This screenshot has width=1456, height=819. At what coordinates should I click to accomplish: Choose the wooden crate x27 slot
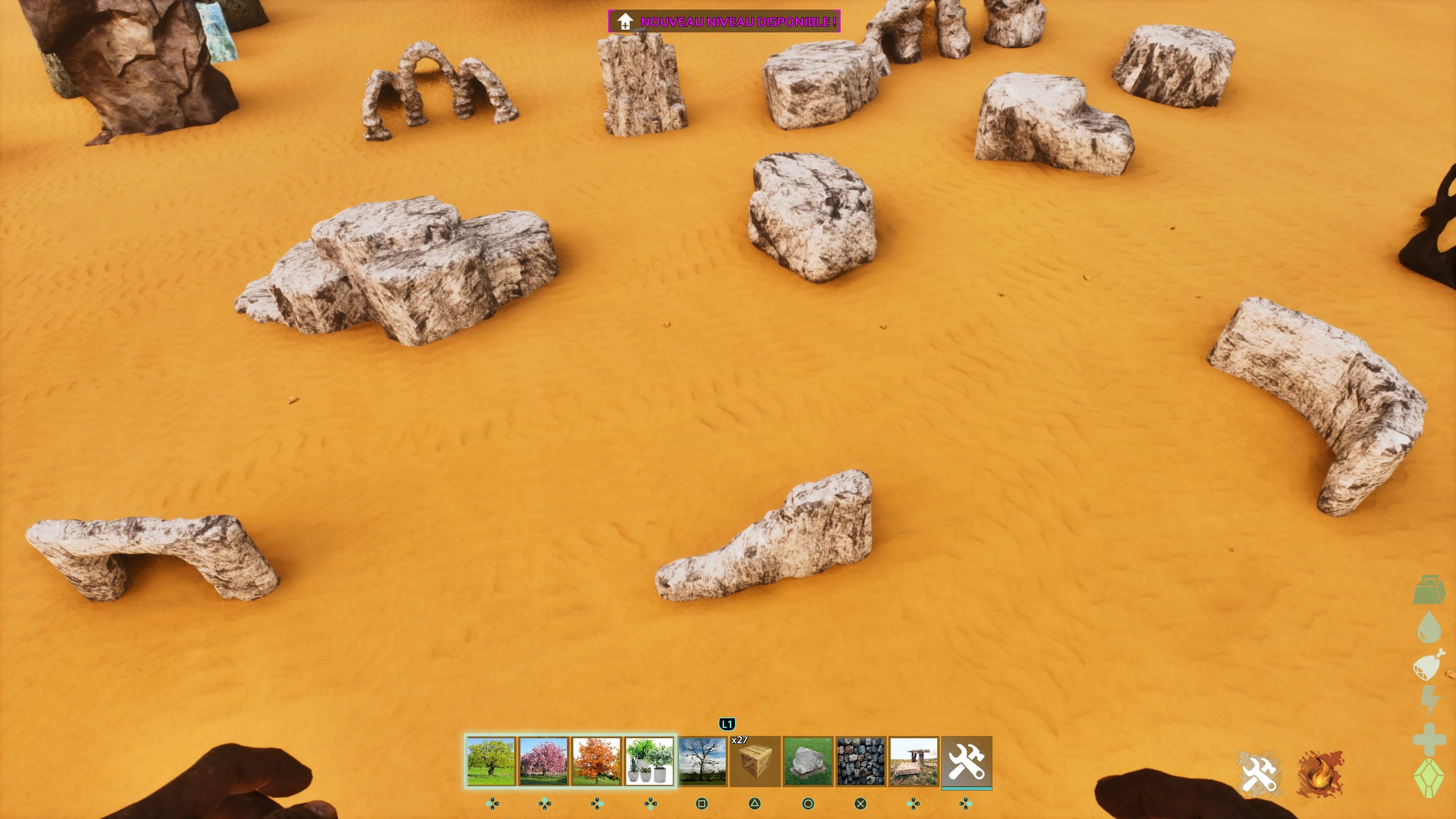click(x=755, y=761)
